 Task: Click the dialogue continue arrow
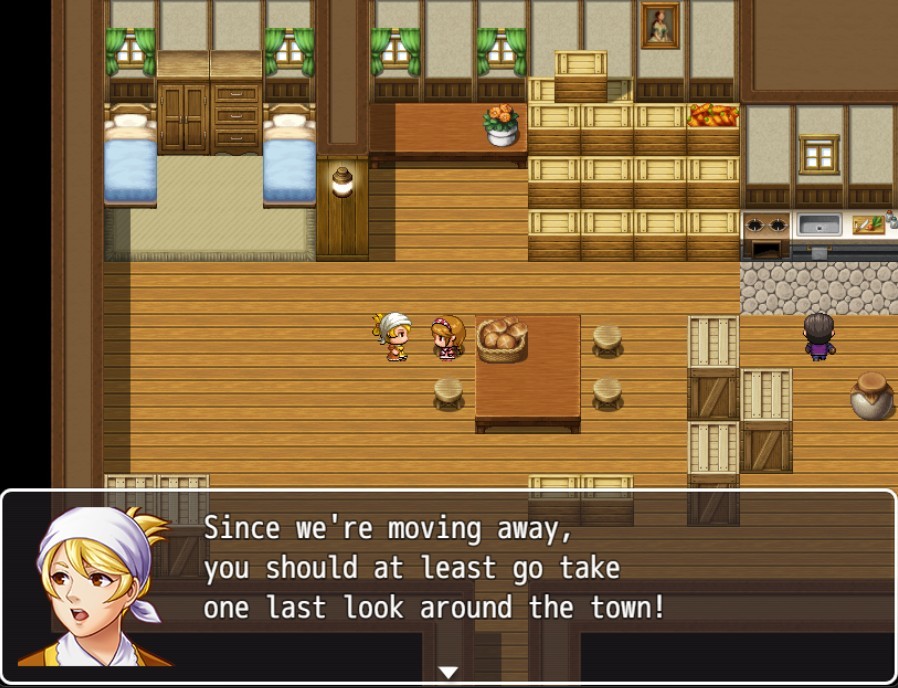[x=448, y=672]
